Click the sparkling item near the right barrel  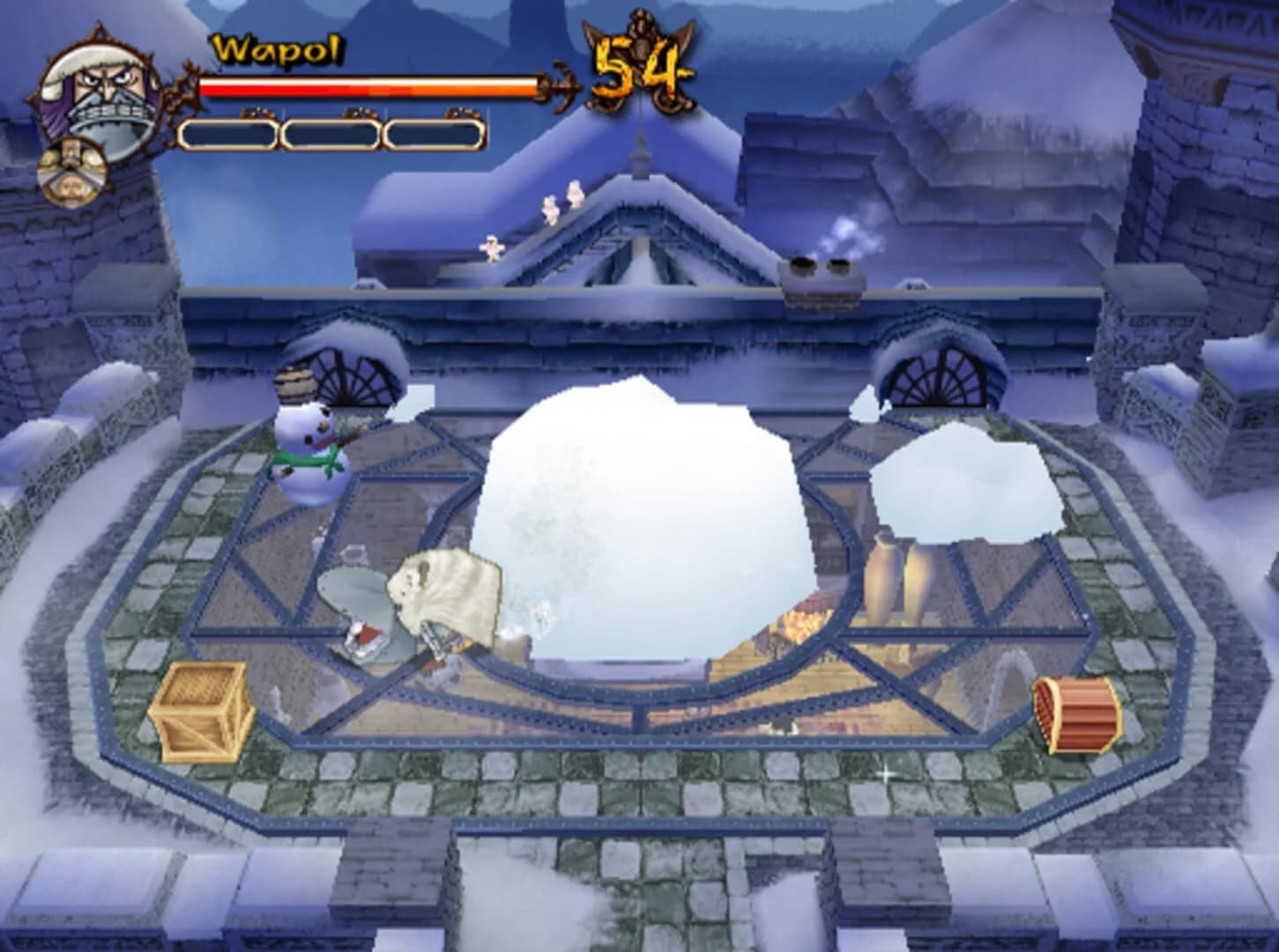pos(884,774)
